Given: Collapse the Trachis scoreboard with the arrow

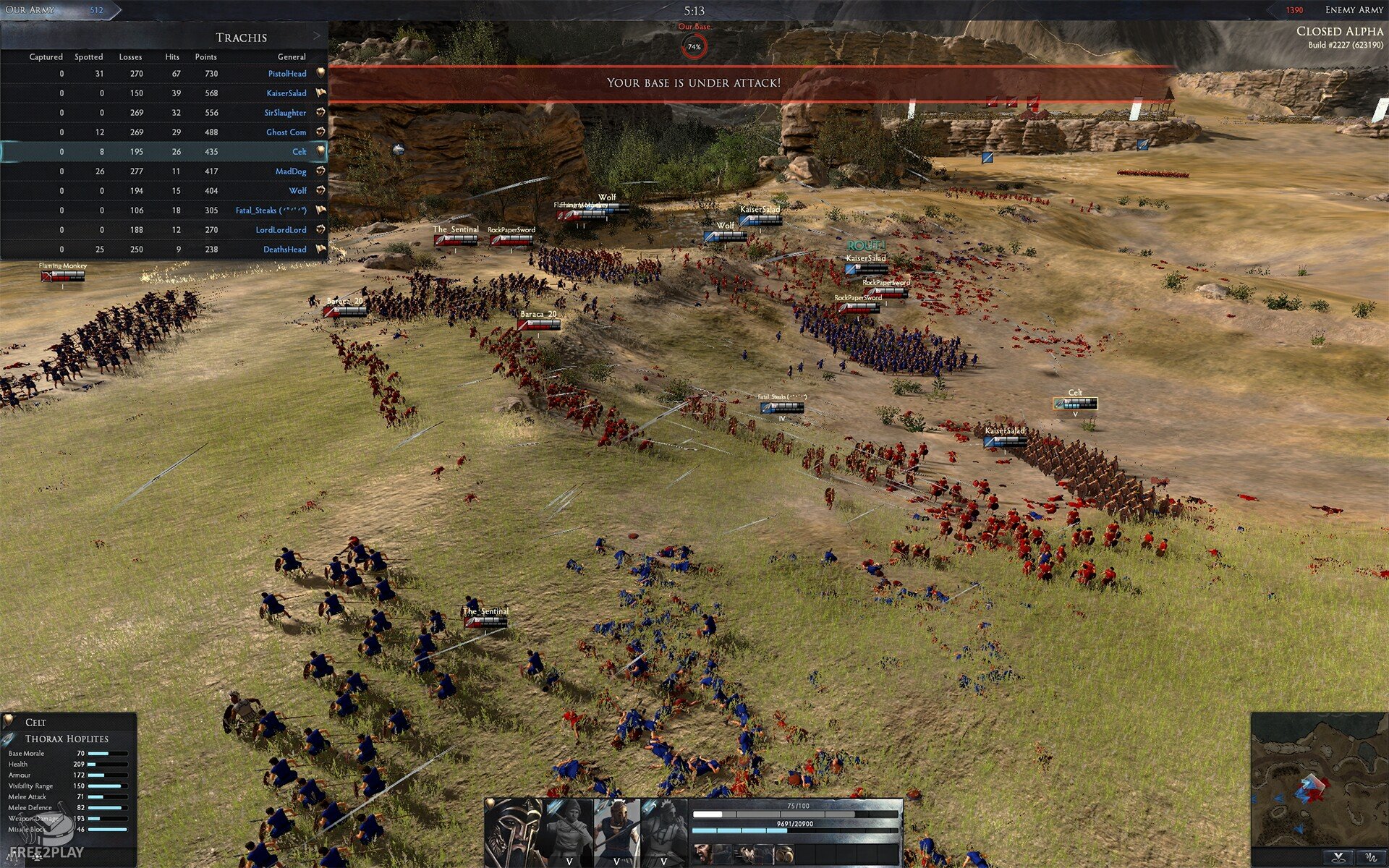Looking at the screenshot, I should 317,36.
